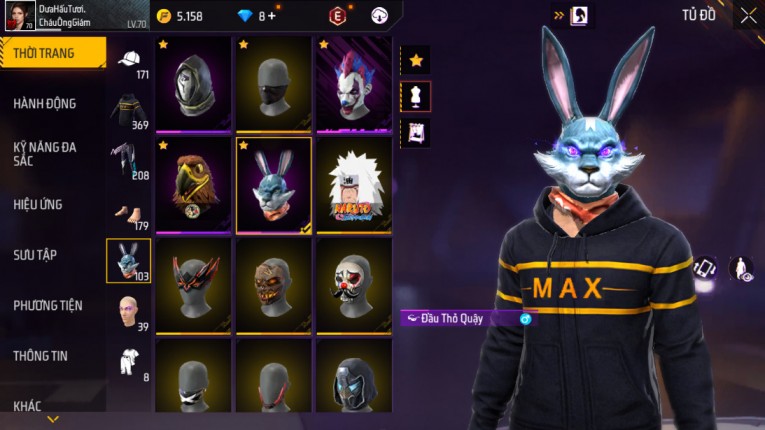This screenshot has width=765, height=430.
Task: Choose the cap category with 171 items
Action: (129, 62)
